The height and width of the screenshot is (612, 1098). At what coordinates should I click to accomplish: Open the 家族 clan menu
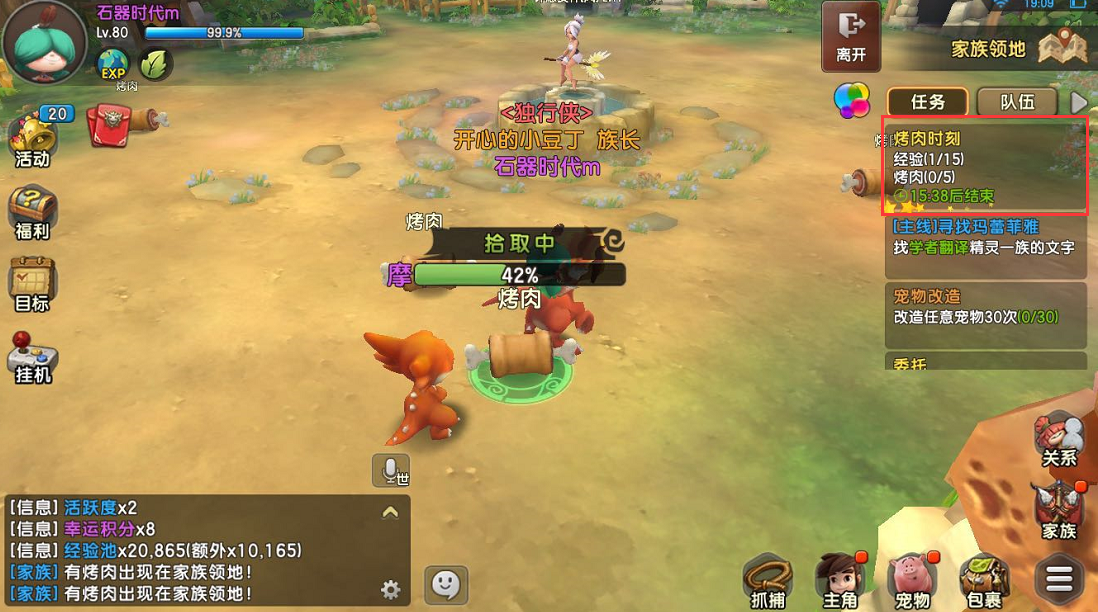click(x=1059, y=510)
